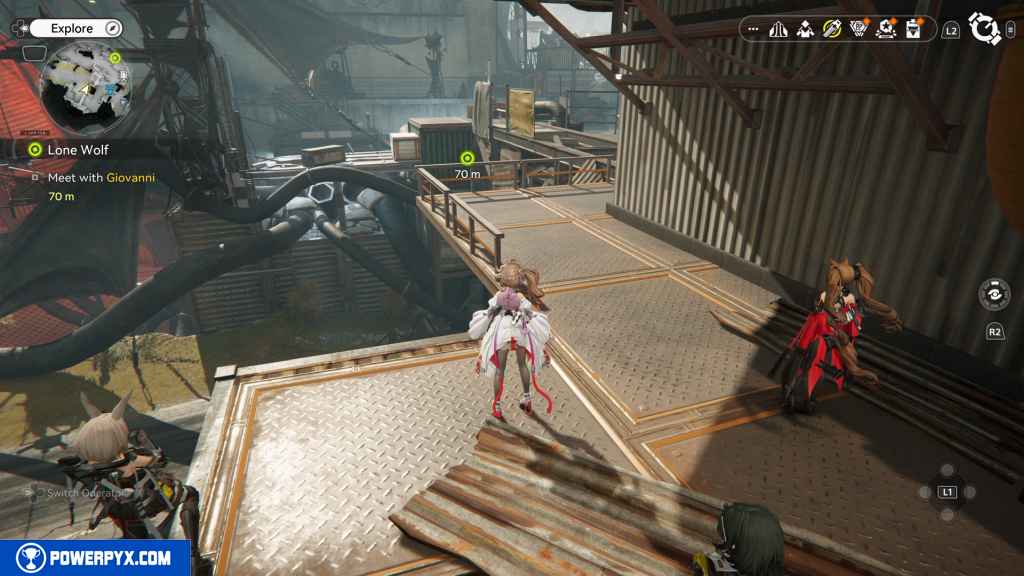This screenshot has height=576, width=1024.
Task: Click the green quest waypoint marker
Action: 467,158
